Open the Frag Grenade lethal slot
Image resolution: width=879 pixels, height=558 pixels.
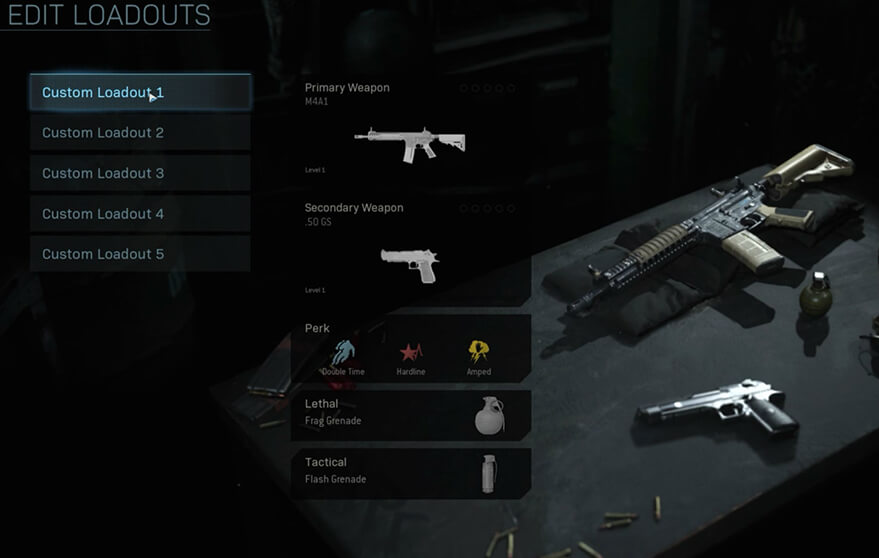click(411, 413)
